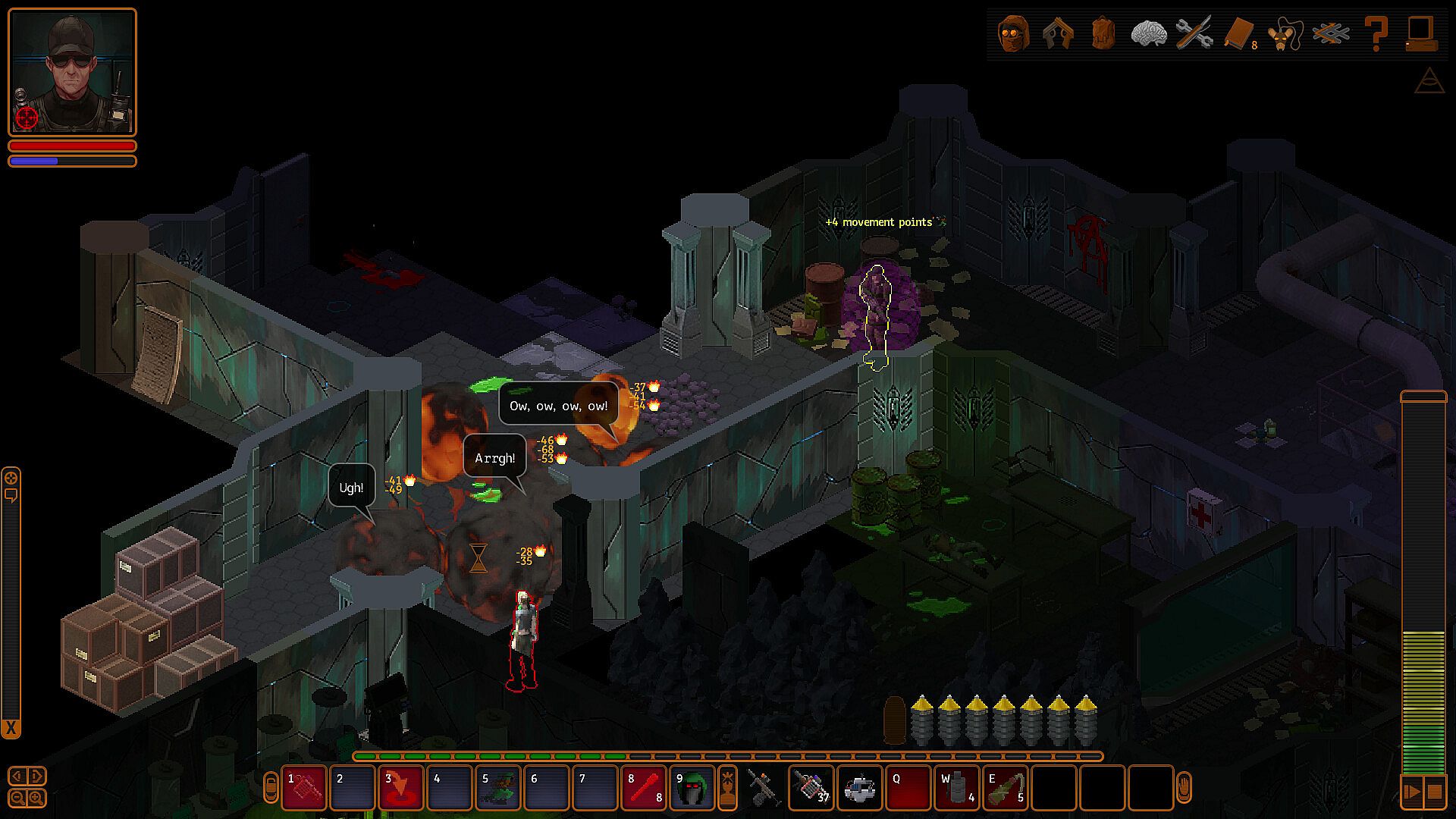
Task: Activate the green sprinting figure ability in slot 5
Action: (x=498, y=788)
